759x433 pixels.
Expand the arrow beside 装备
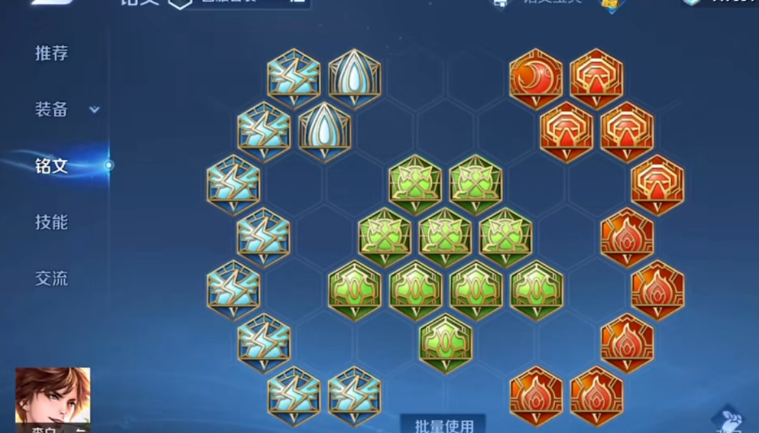tap(95, 110)
